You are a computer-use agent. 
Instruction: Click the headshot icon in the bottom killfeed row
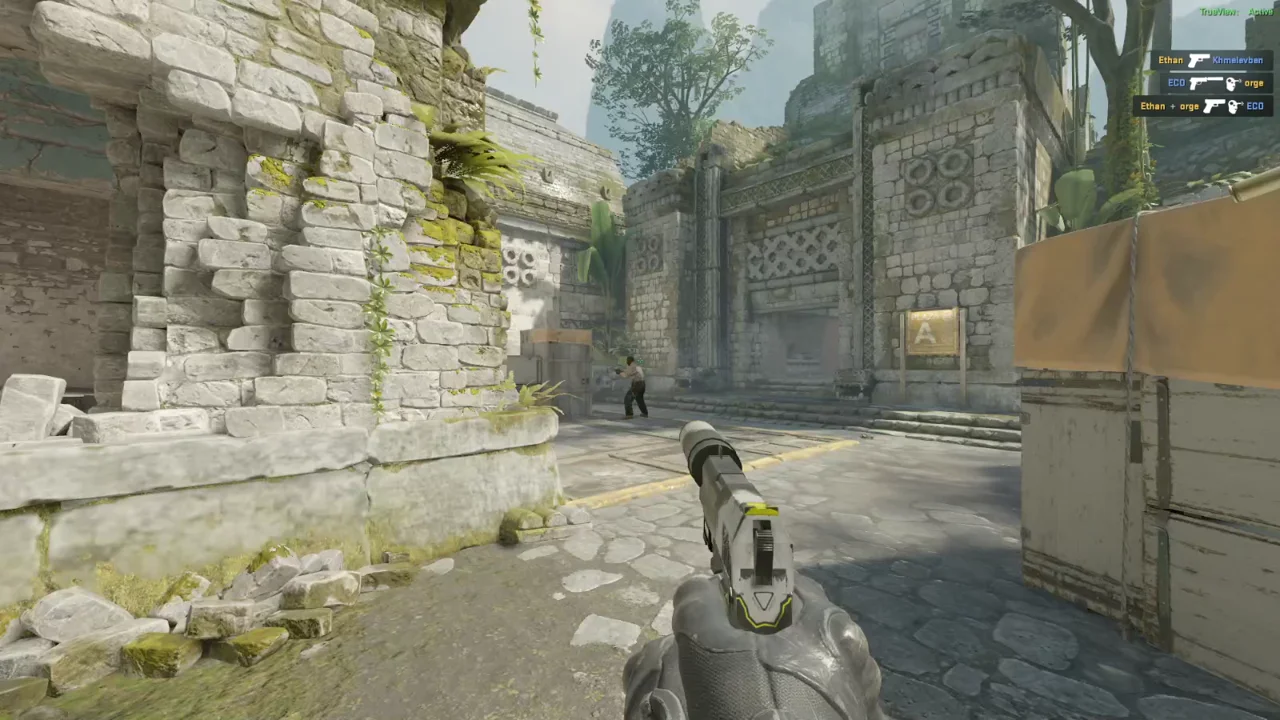point(1236,106)
